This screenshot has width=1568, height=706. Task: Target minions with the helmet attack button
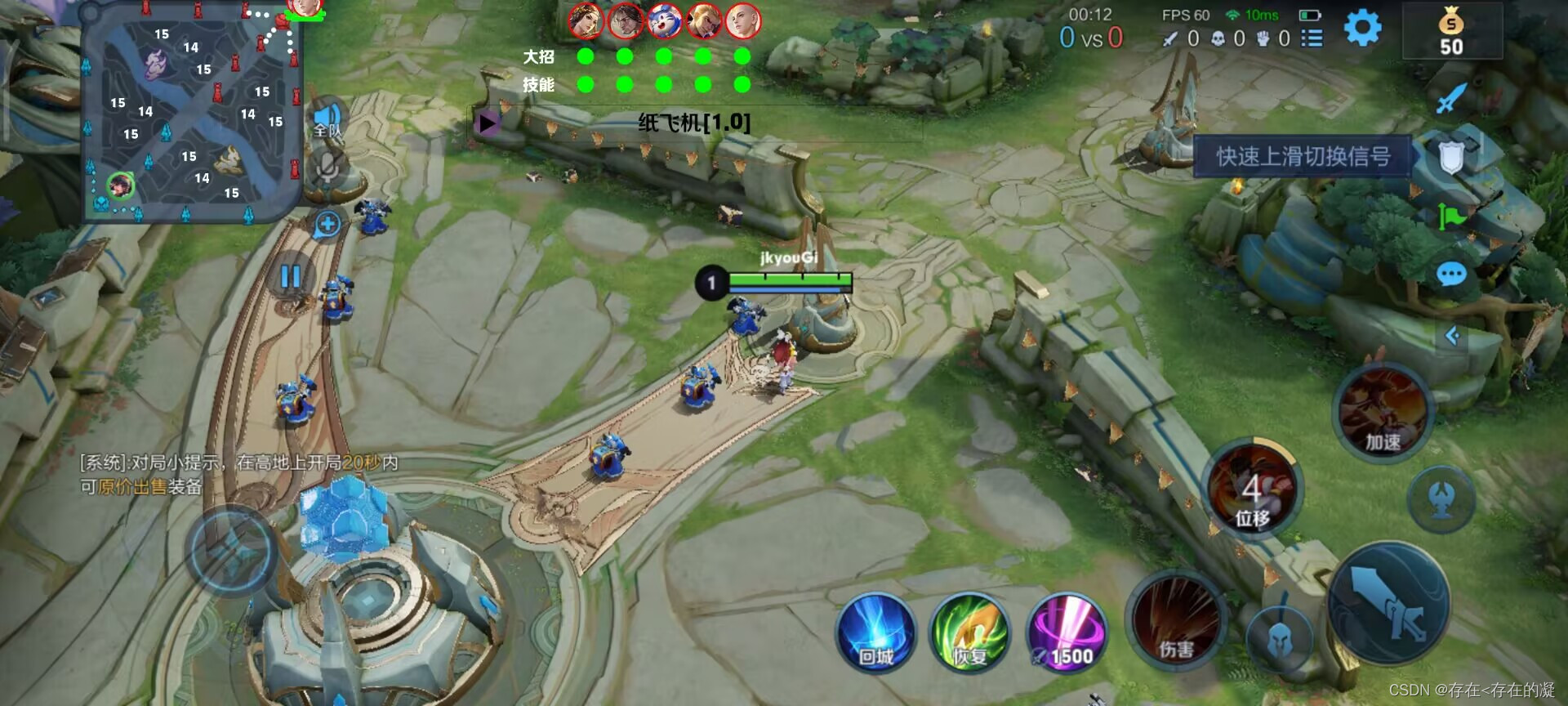pos(1280,640)
